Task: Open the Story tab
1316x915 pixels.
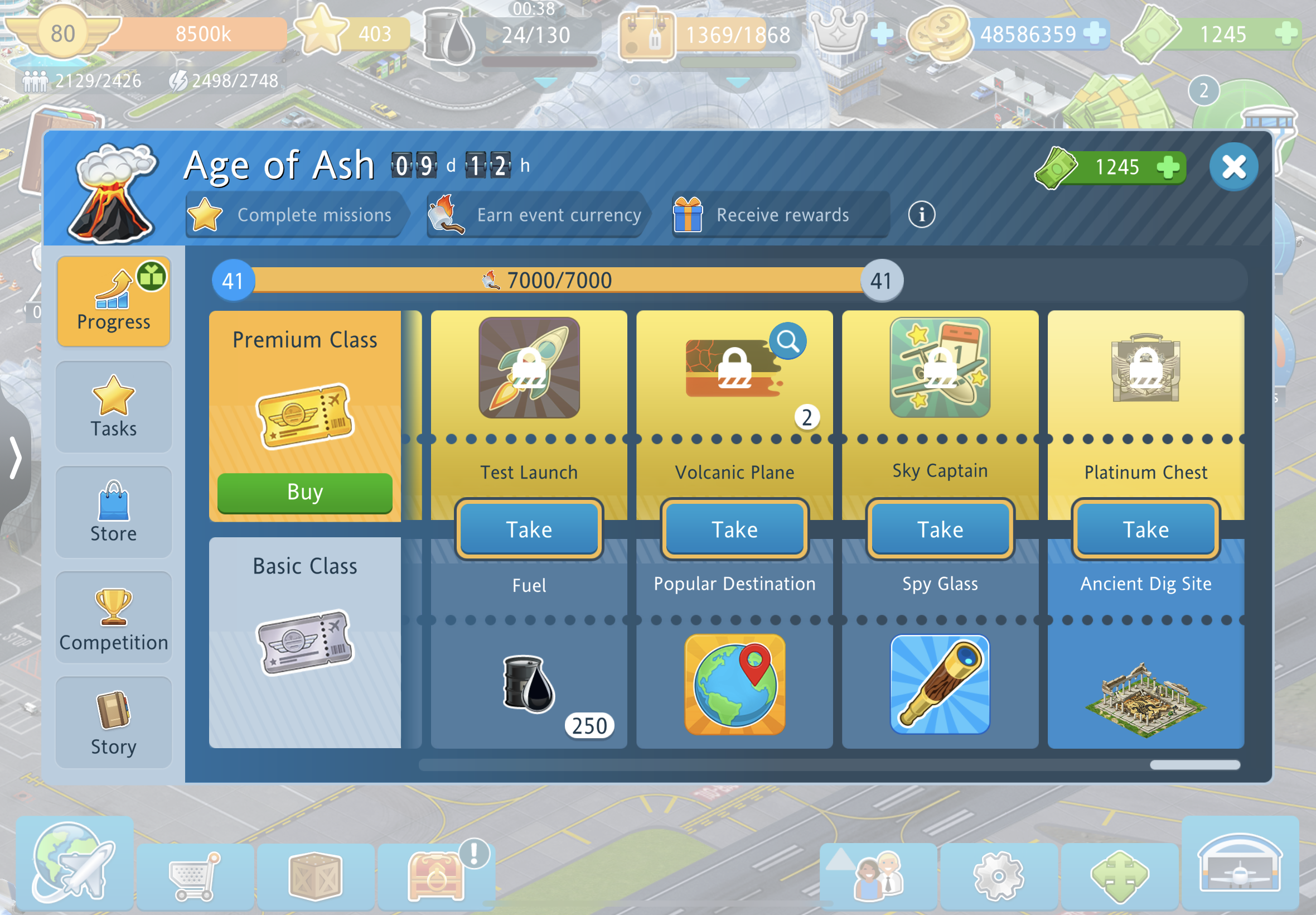Action: point(113,723)
